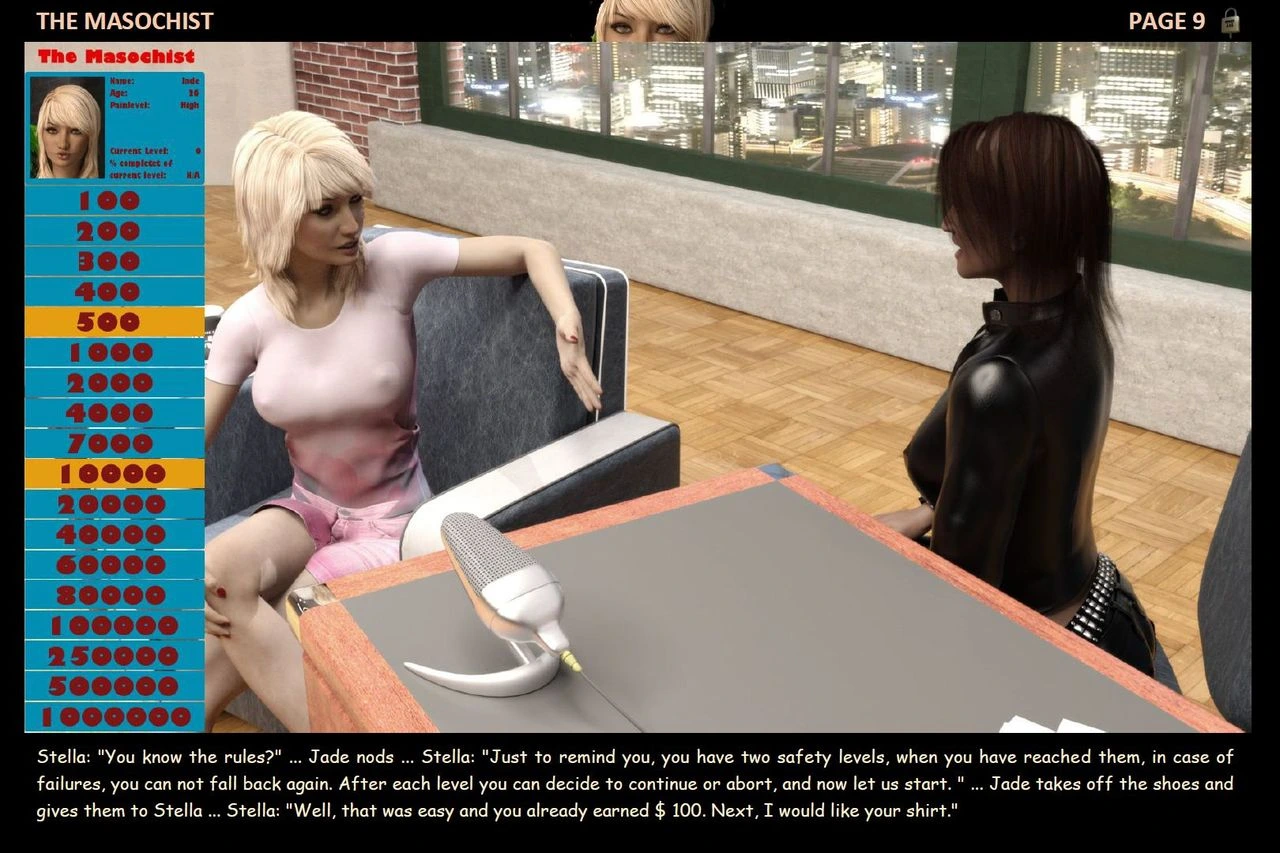
Task: Click the padlock icon beside Page 9
Action: pos(1231,22)
